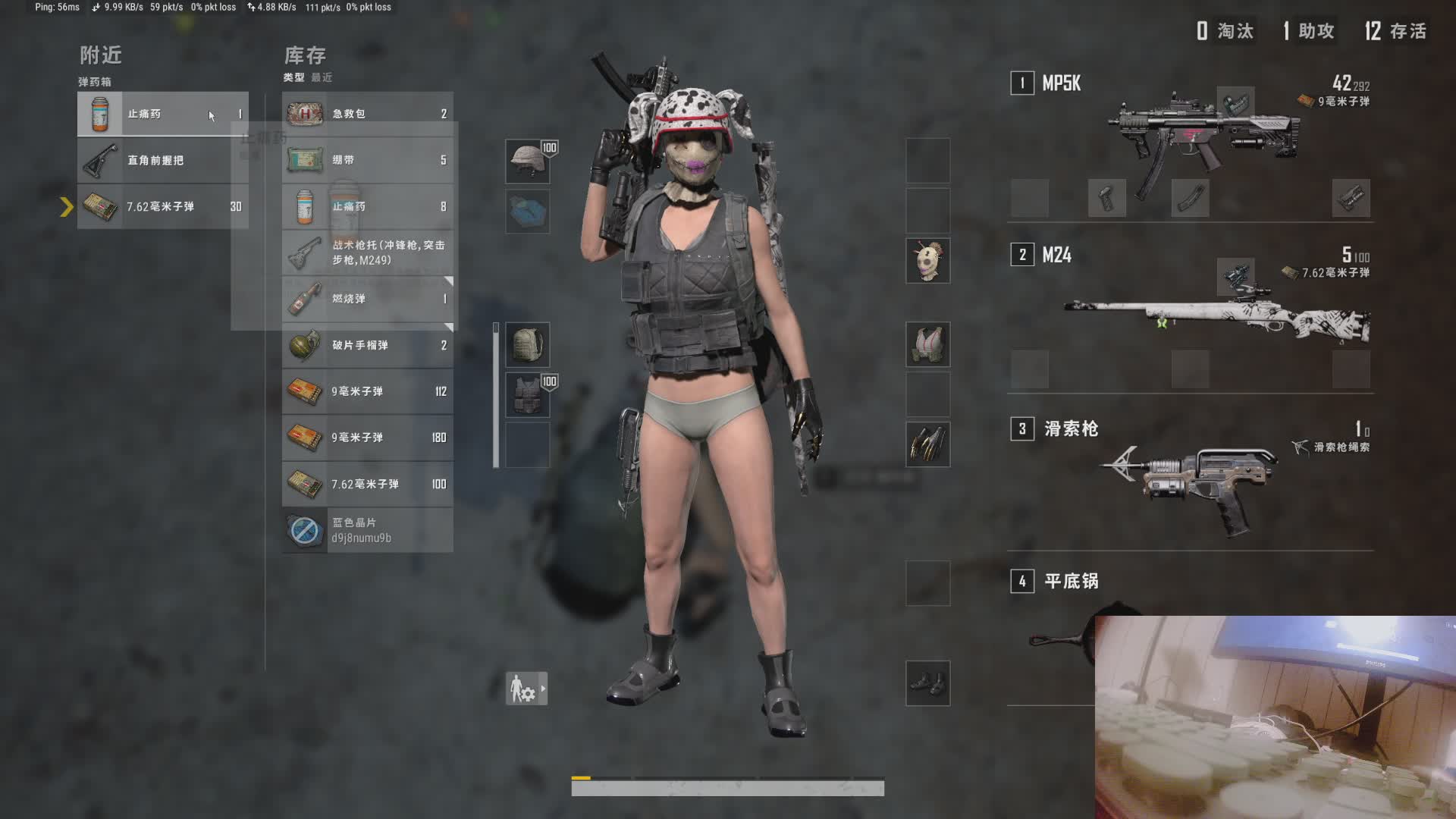Select the equipped helmet slot

point(528,161)
